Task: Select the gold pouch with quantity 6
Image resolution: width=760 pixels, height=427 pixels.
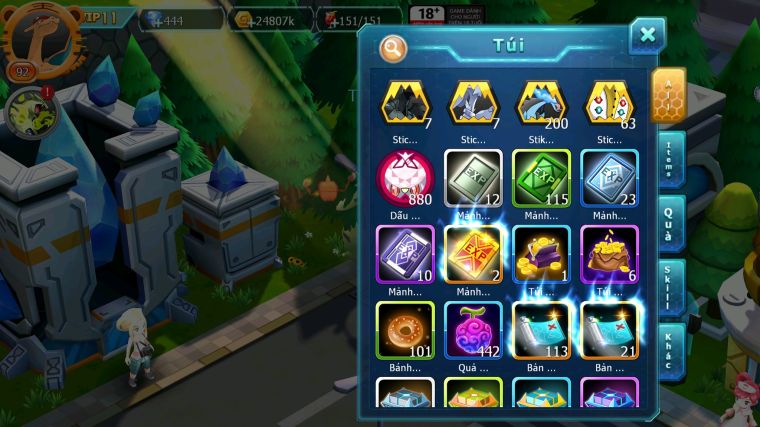Action: coord(609,254)
